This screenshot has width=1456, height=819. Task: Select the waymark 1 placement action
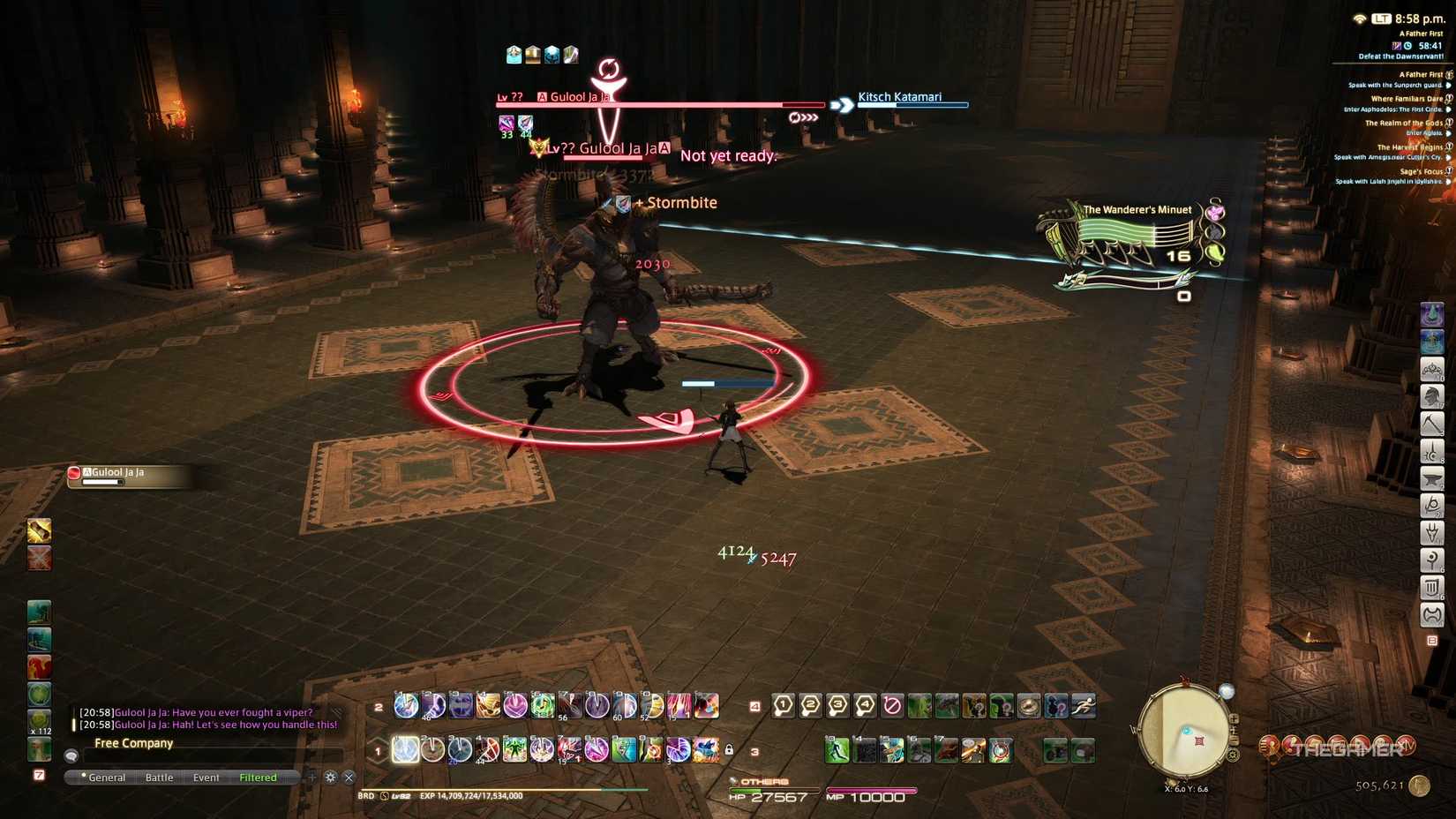(783, 704)
